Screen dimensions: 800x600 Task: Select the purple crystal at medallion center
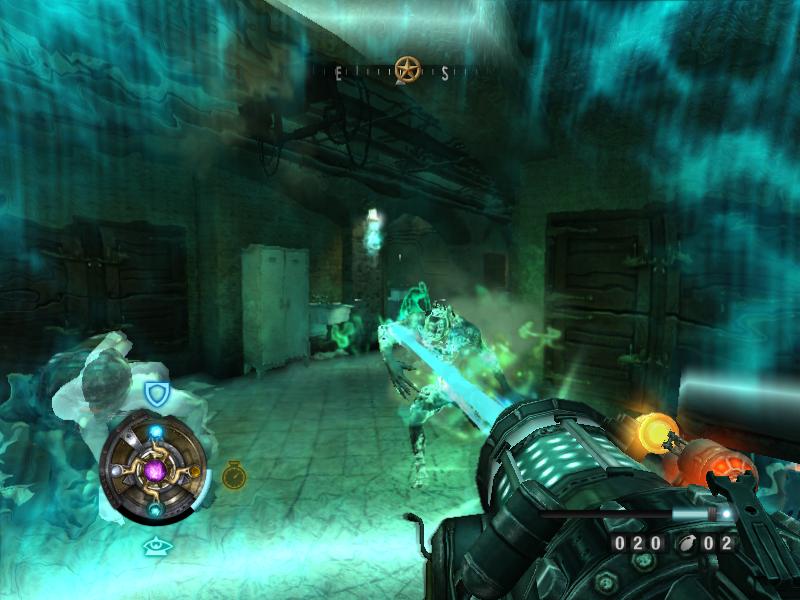pyautogui.click(x=155, y=469)
